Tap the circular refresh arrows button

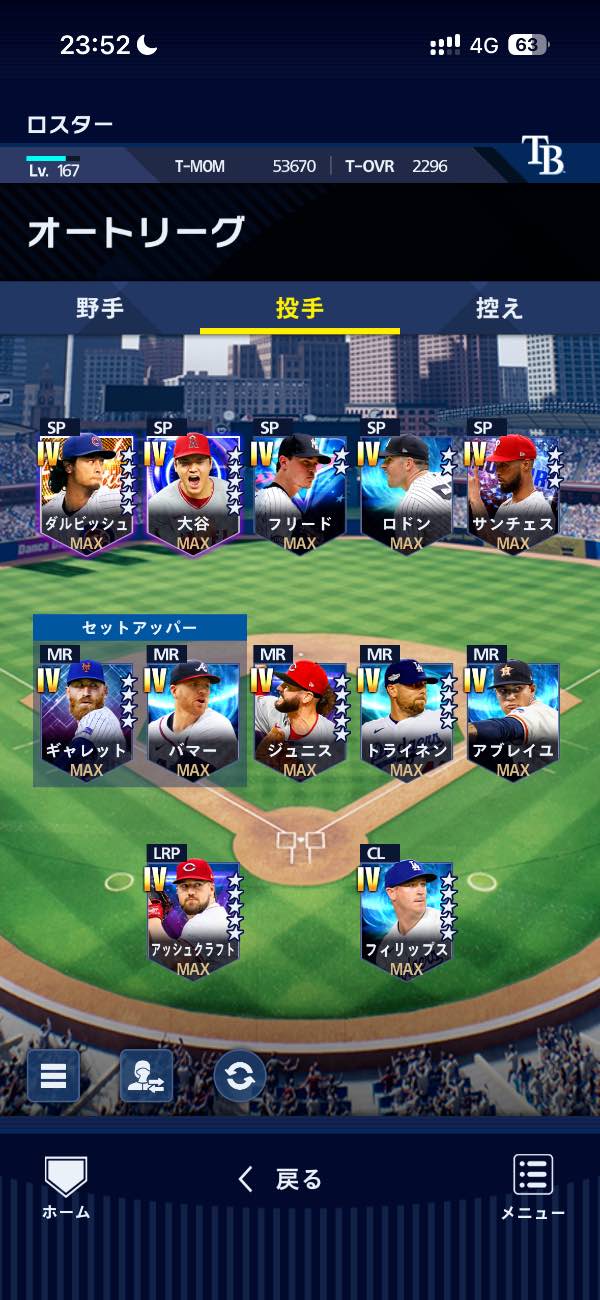[240, 1076]
